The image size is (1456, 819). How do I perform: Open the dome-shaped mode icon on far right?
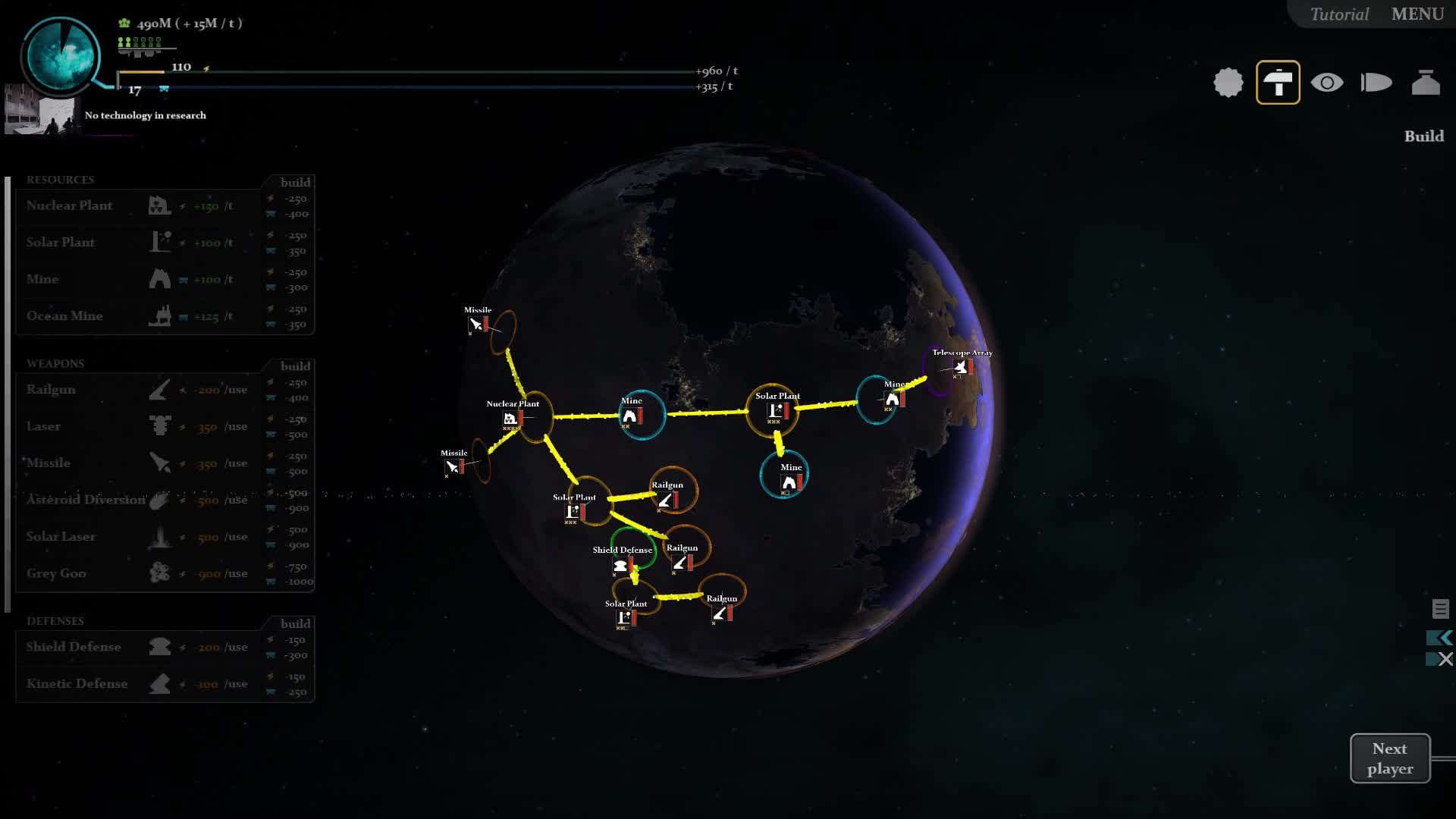(1426, 83)
